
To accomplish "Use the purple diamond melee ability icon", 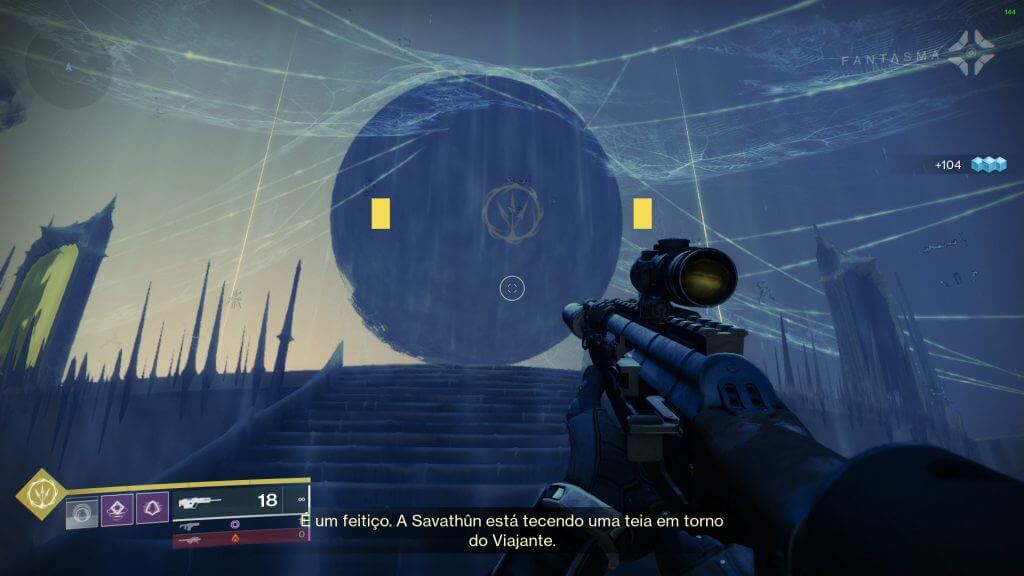I will 116,511.
